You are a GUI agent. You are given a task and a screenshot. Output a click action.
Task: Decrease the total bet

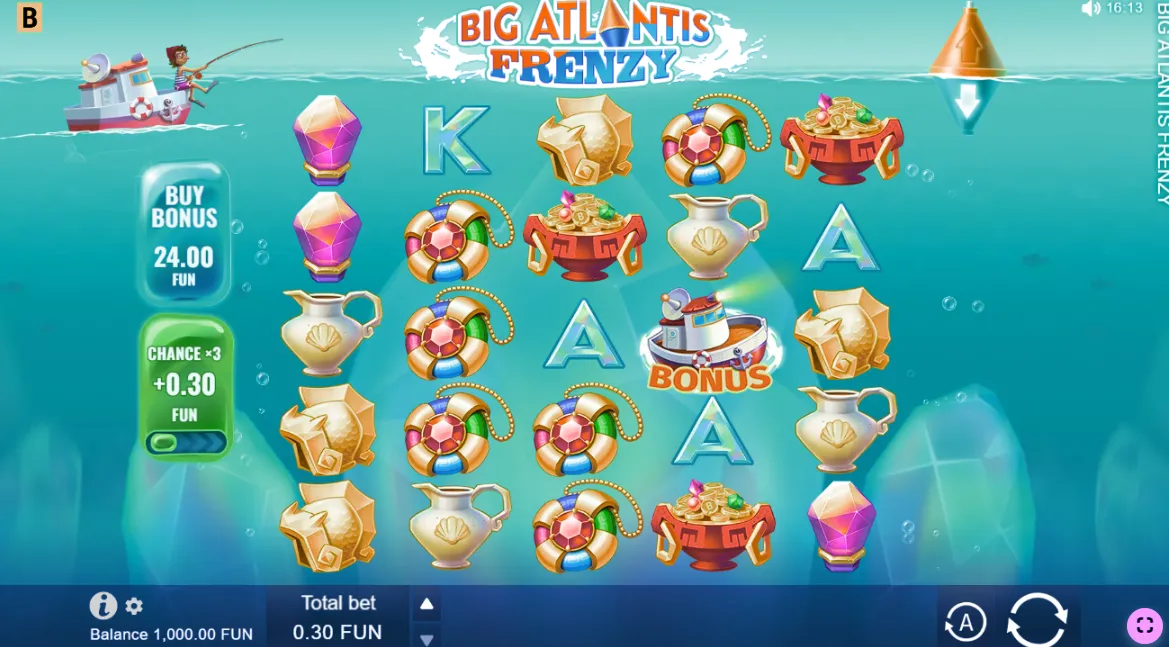pyautogui.click(x=426, y=638)
